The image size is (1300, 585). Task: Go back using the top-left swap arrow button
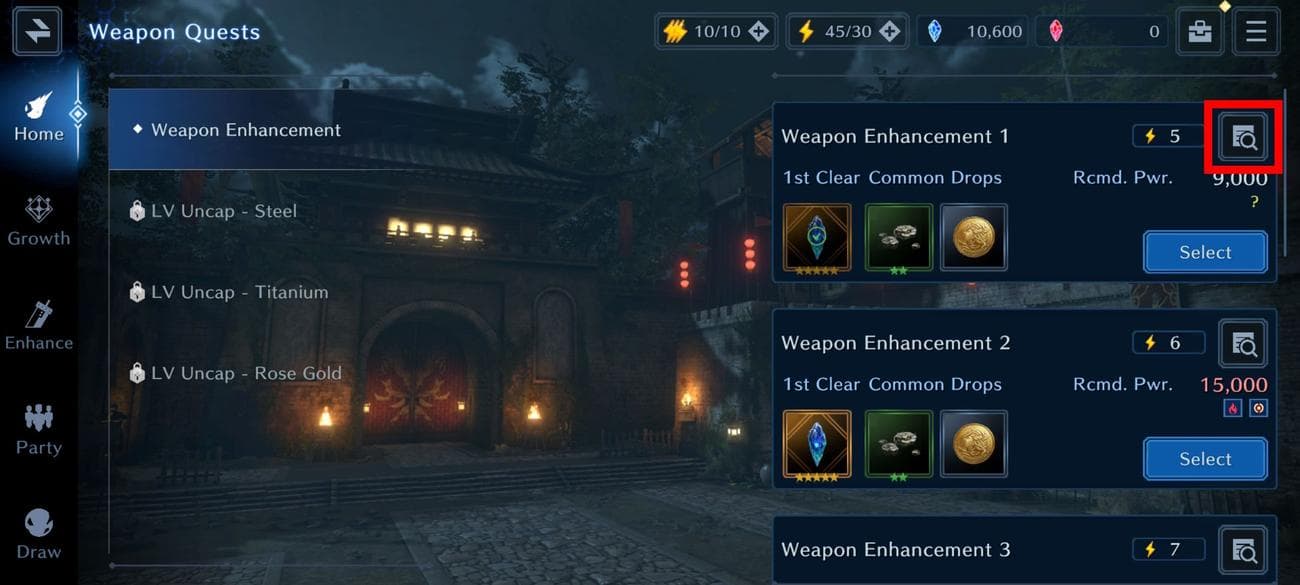38,31
